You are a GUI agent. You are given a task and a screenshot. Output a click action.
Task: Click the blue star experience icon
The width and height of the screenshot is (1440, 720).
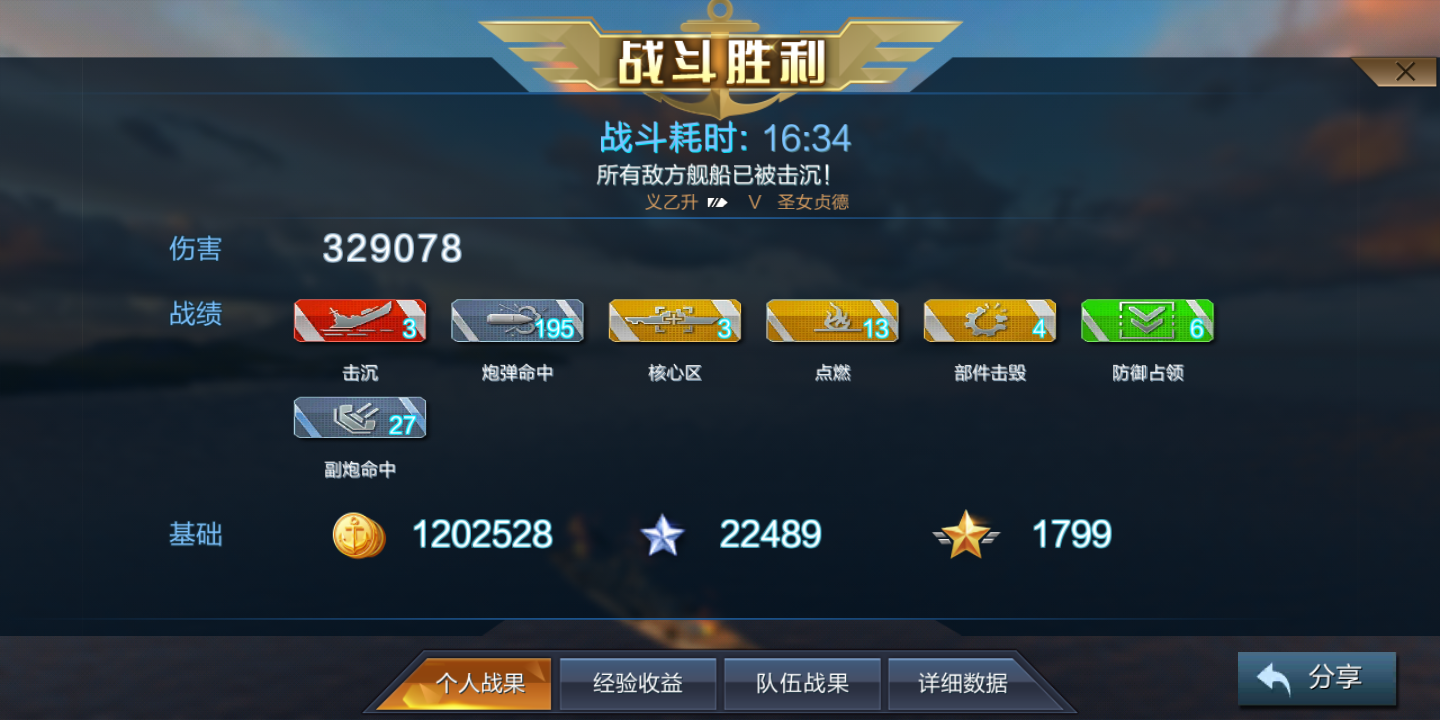point(662,535)
